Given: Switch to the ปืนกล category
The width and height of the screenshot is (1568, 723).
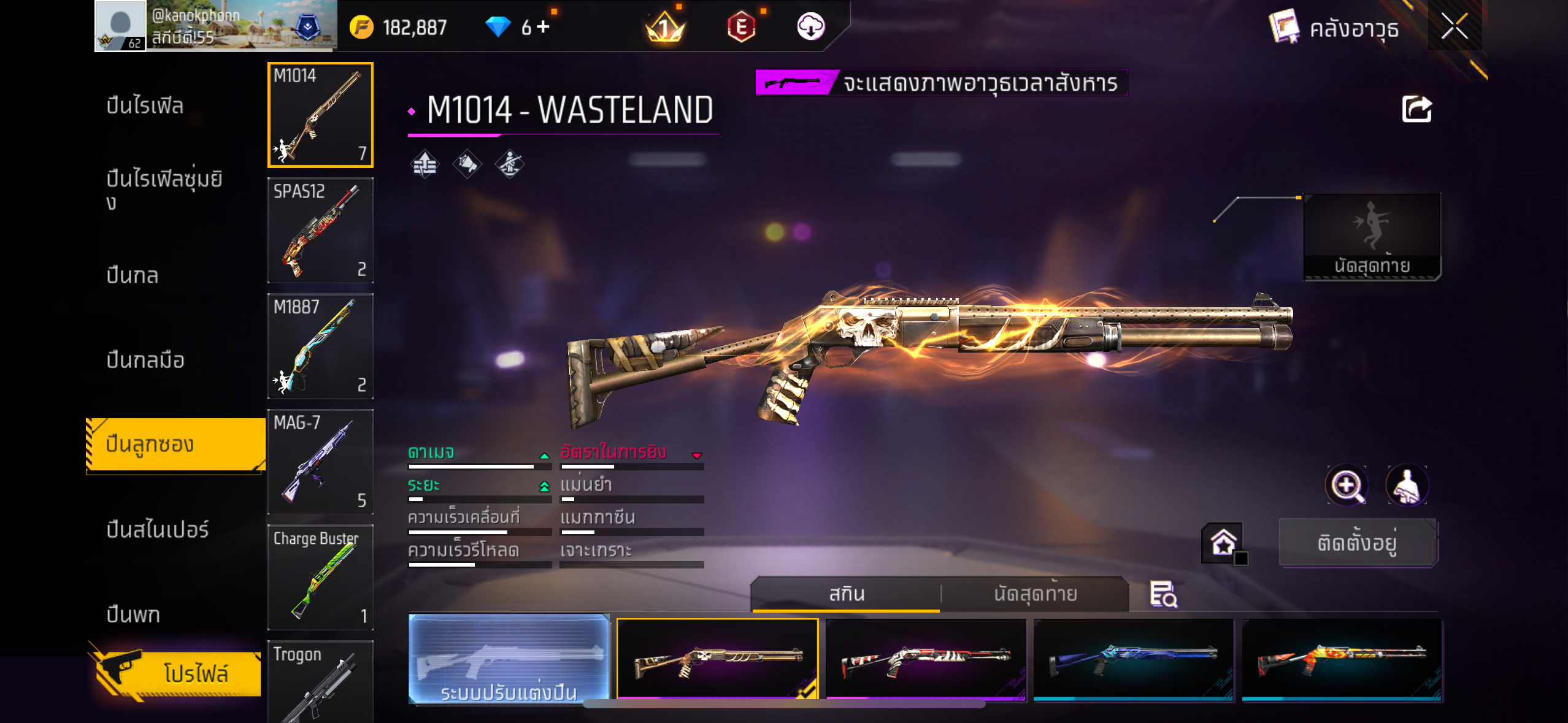Looking at the screenshot, I should point(133,275).
